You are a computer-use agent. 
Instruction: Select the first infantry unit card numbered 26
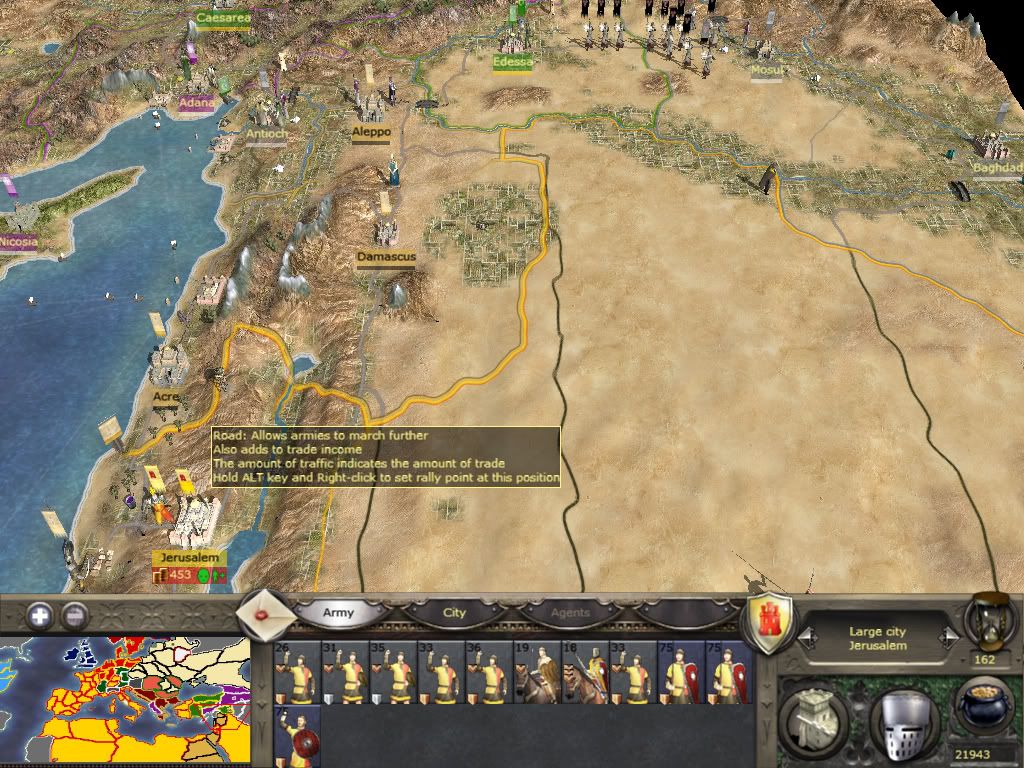point(297,672)
